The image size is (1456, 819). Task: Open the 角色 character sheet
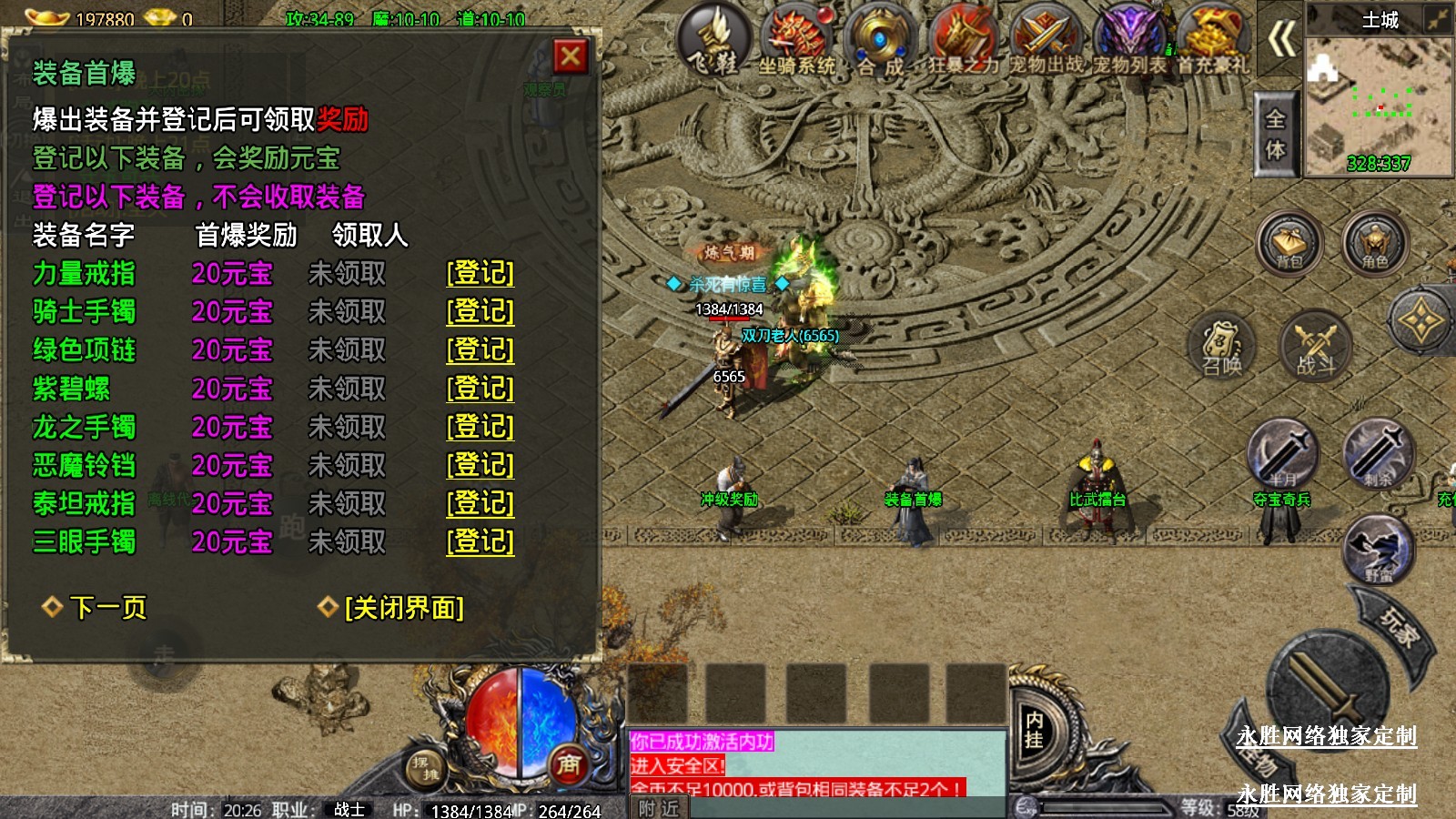point(1375,243)
